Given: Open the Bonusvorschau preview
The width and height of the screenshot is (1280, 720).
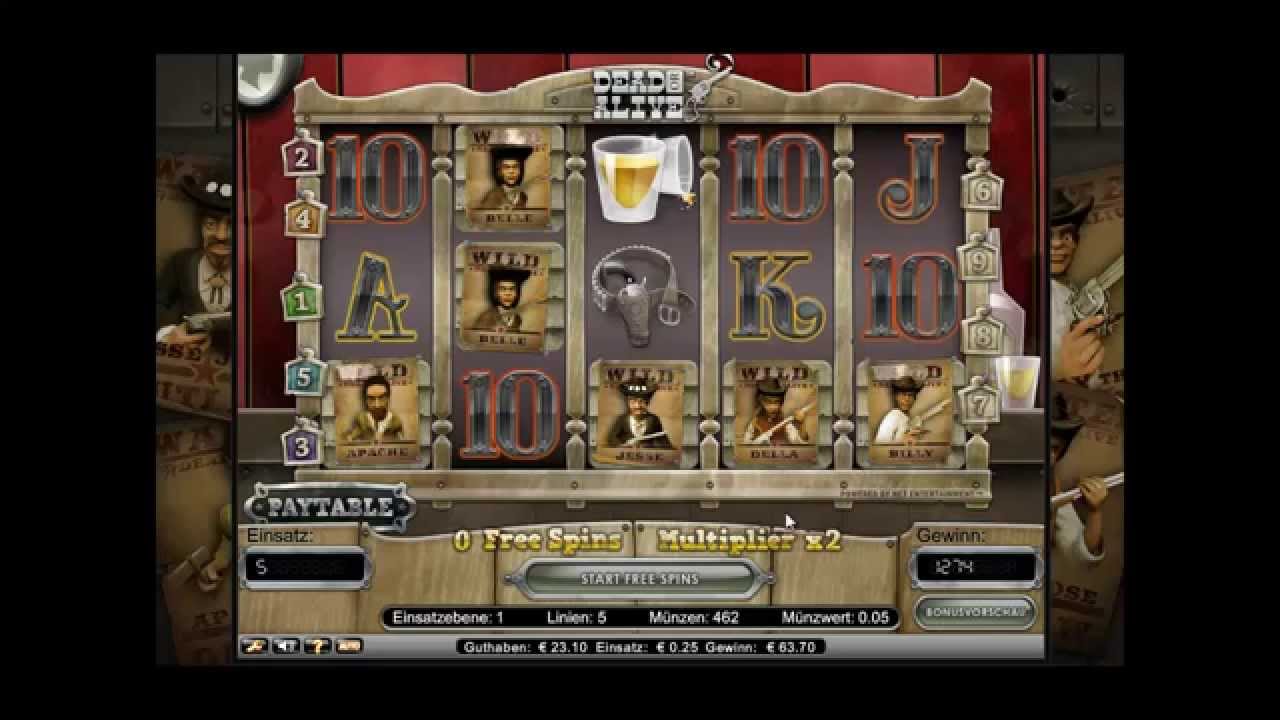Looking at the screenshot, I should (973, 611).
